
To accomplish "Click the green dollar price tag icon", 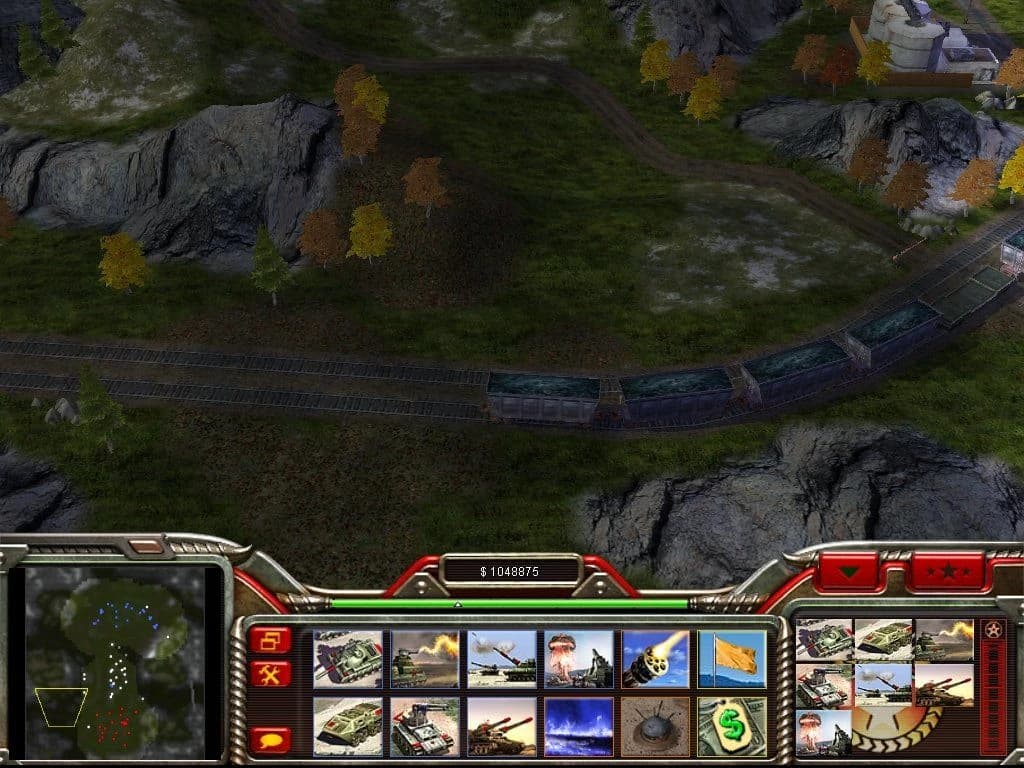I will [x=732, y=726].
